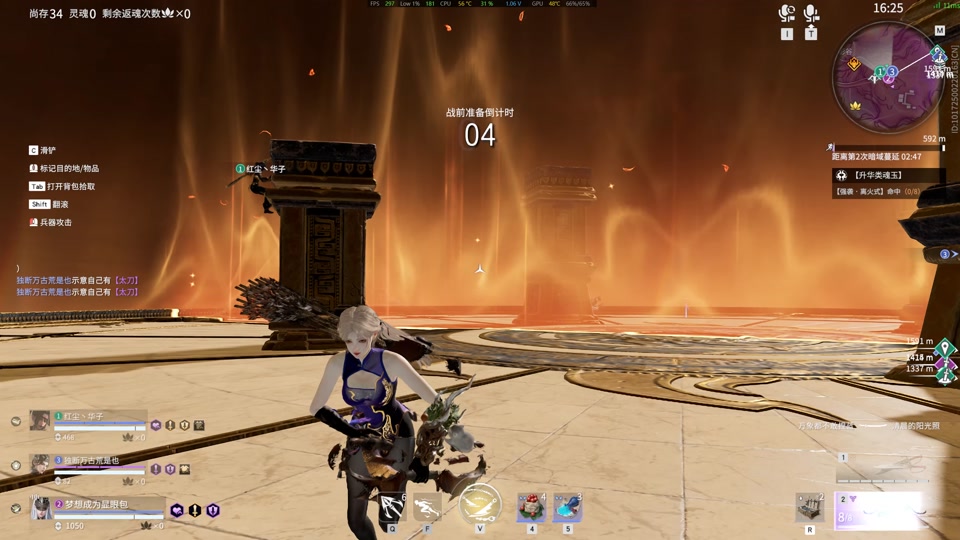Select the grappling hook skill icon
This screenshot has width=960, height=540.
[x=392, y=506]
